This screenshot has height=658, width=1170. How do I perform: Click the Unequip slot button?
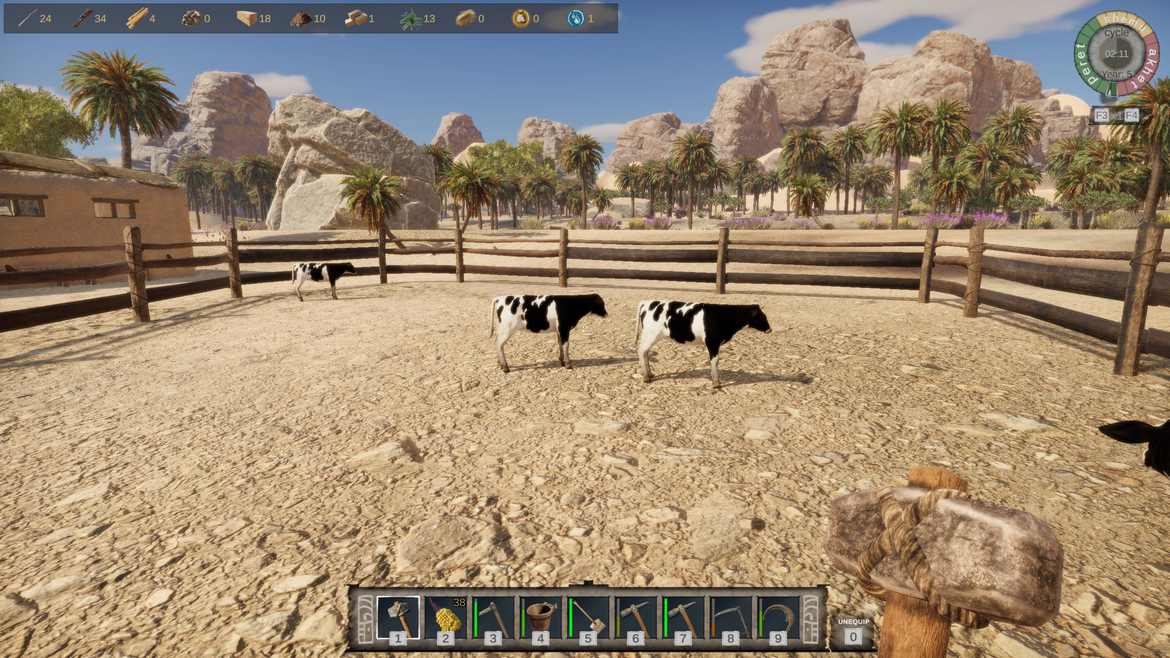pos(852,630)
